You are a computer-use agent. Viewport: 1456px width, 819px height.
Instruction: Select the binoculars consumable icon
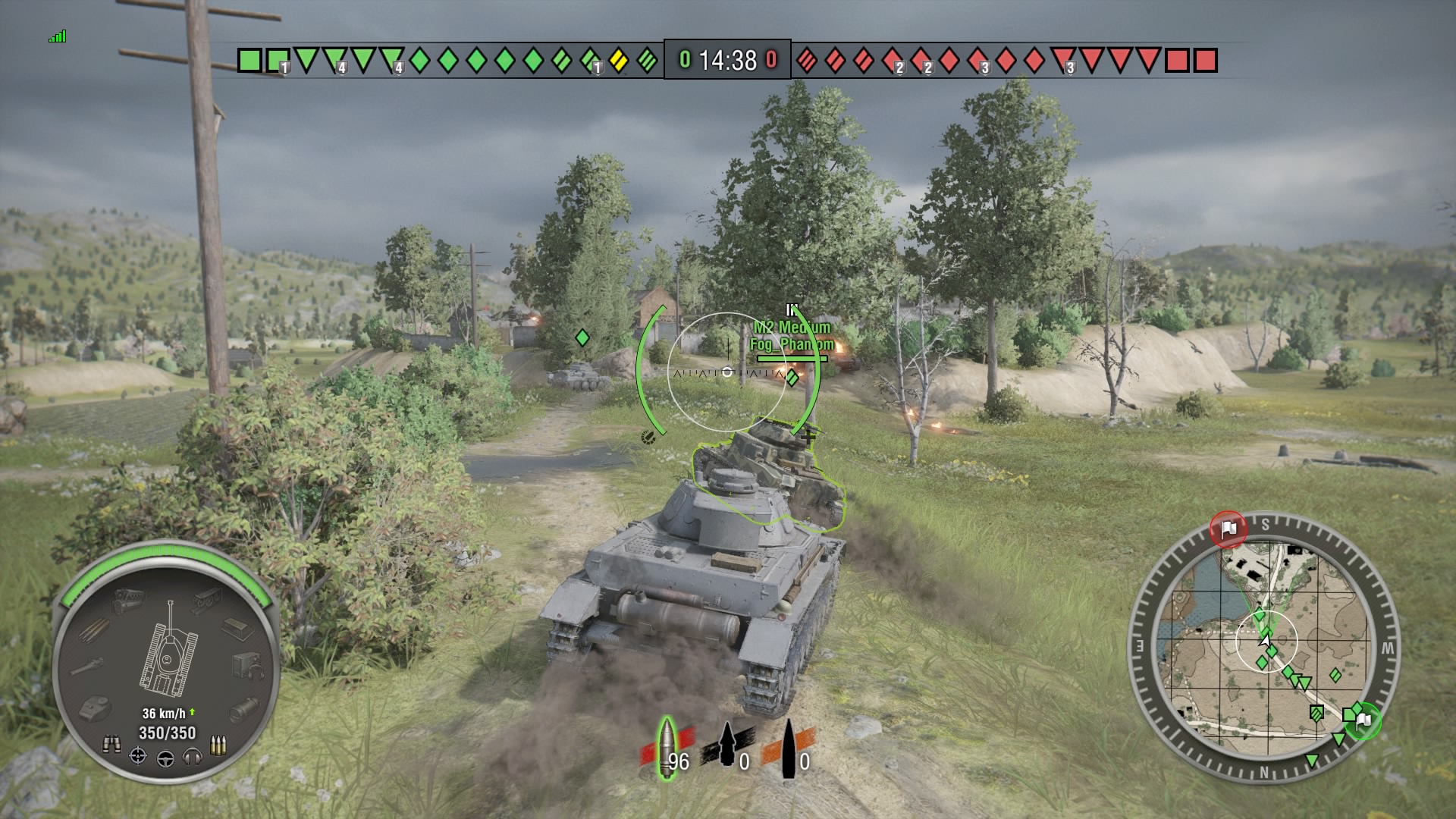tap(113, 743)
